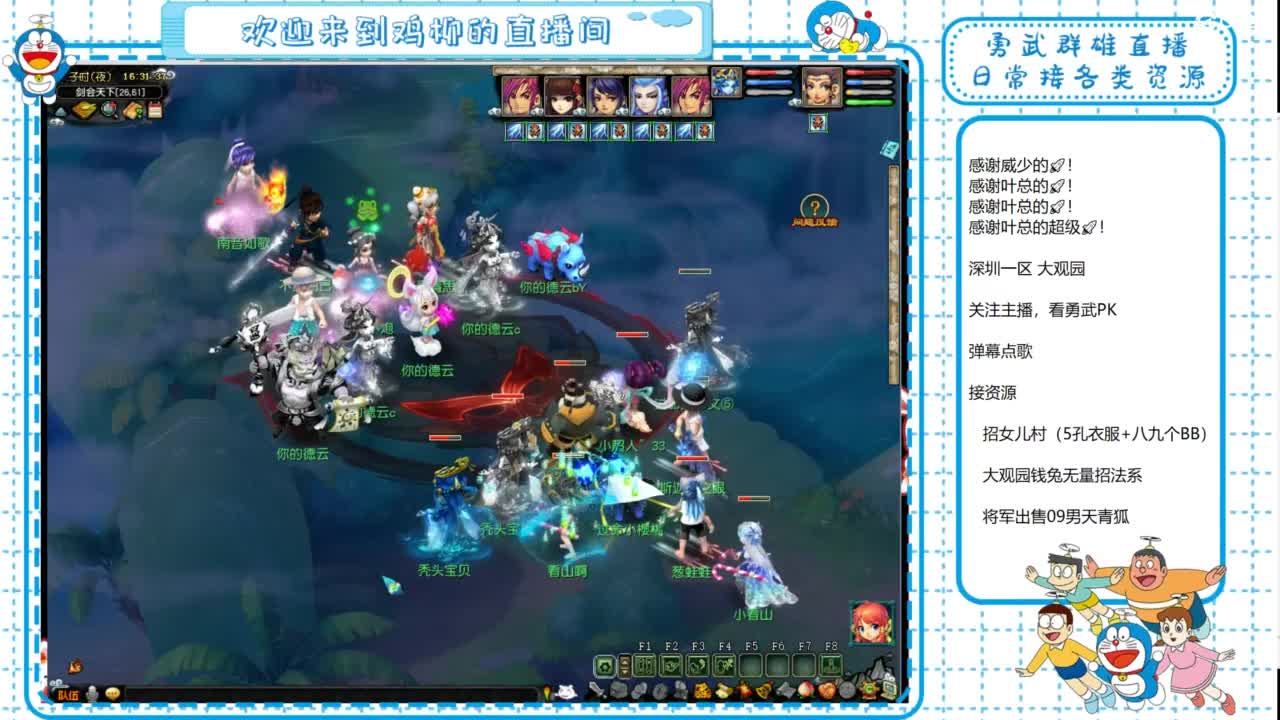Image resolution: width=1280 pixels, height=720 pixels.
Task: Expand the hexagon menu button left of F1
Action: 604,664
